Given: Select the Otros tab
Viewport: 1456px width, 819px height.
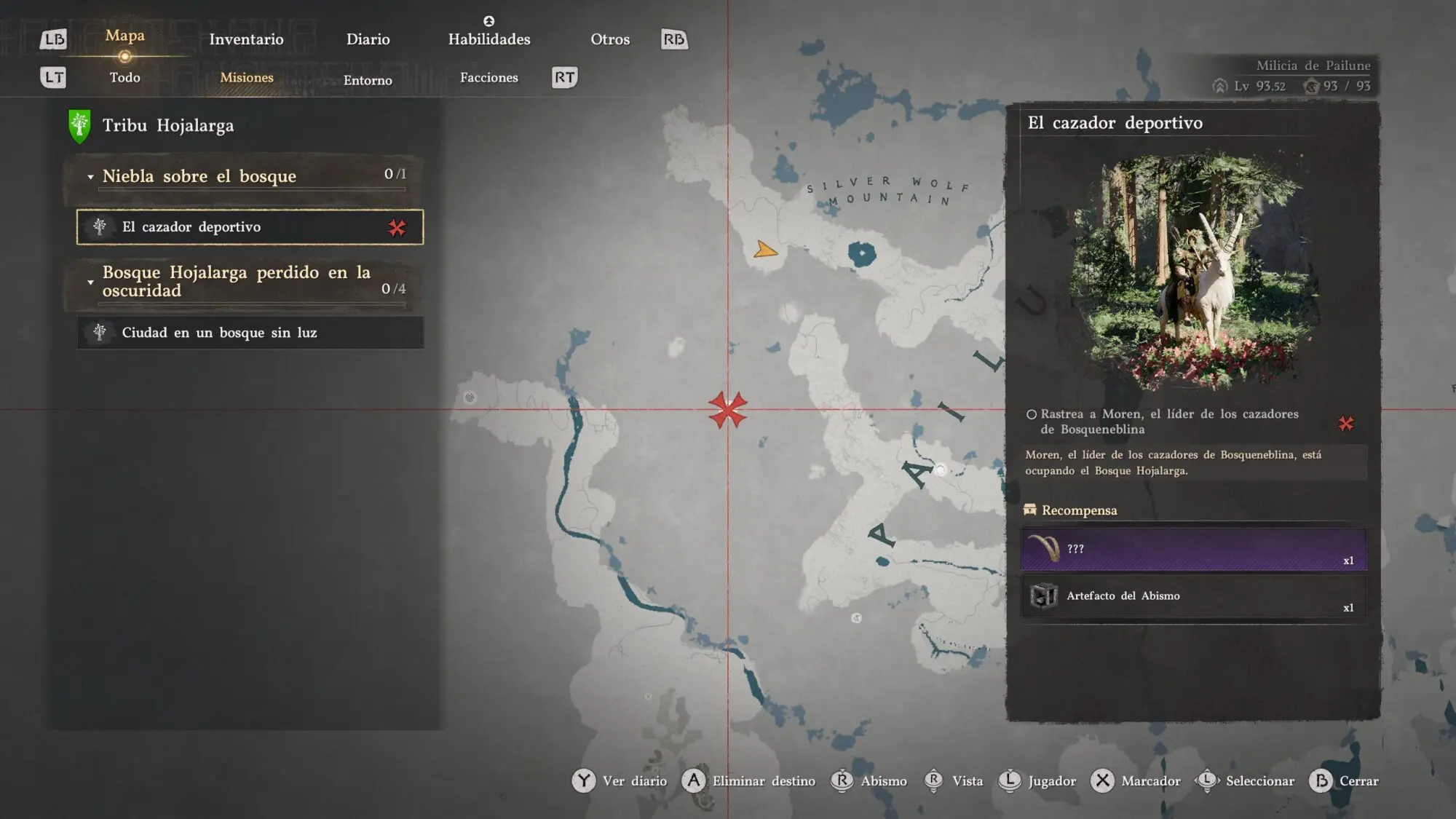Looking at the screenshot, I should point(609,39).
